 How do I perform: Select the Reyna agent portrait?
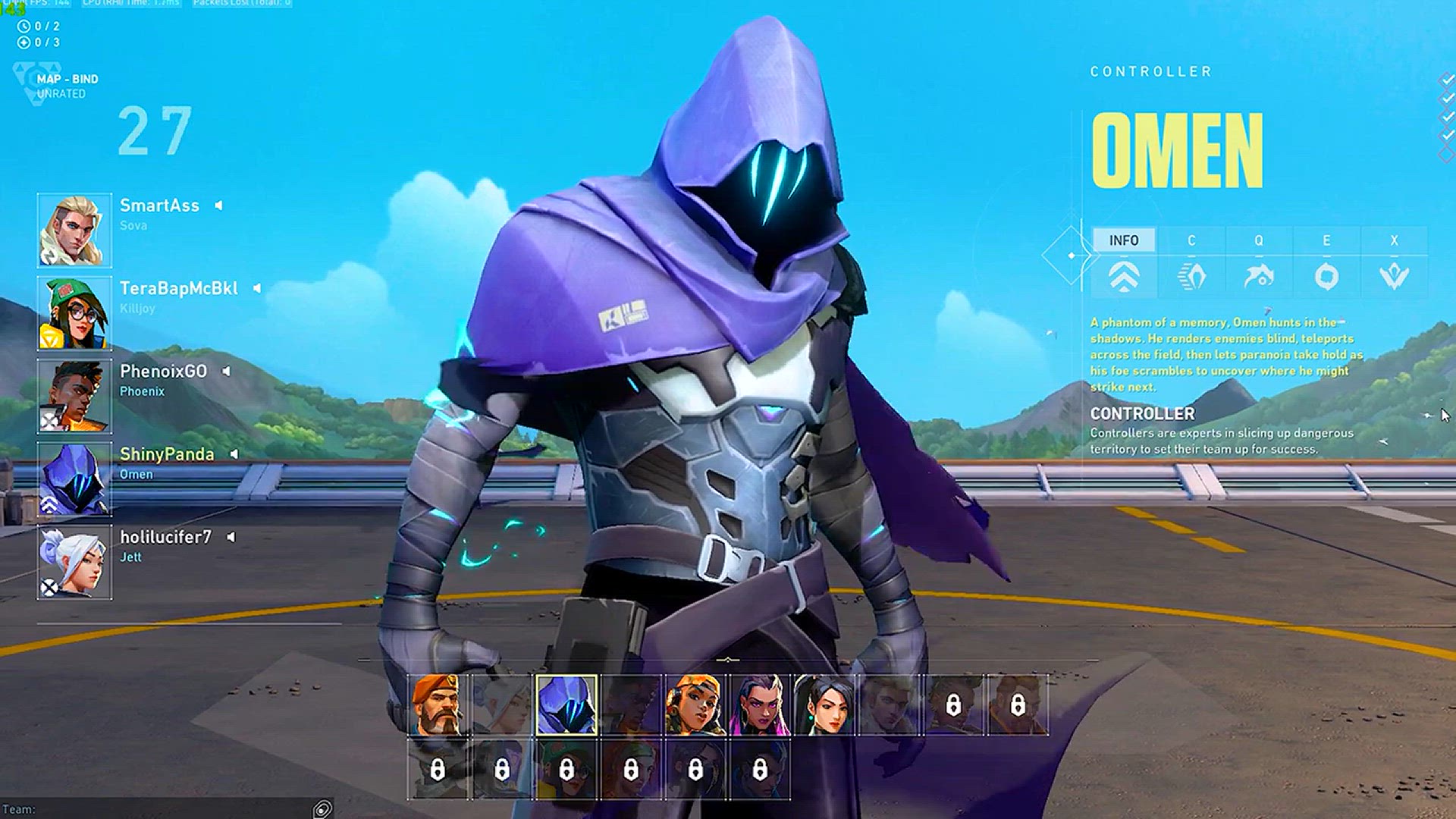(760, 705)
